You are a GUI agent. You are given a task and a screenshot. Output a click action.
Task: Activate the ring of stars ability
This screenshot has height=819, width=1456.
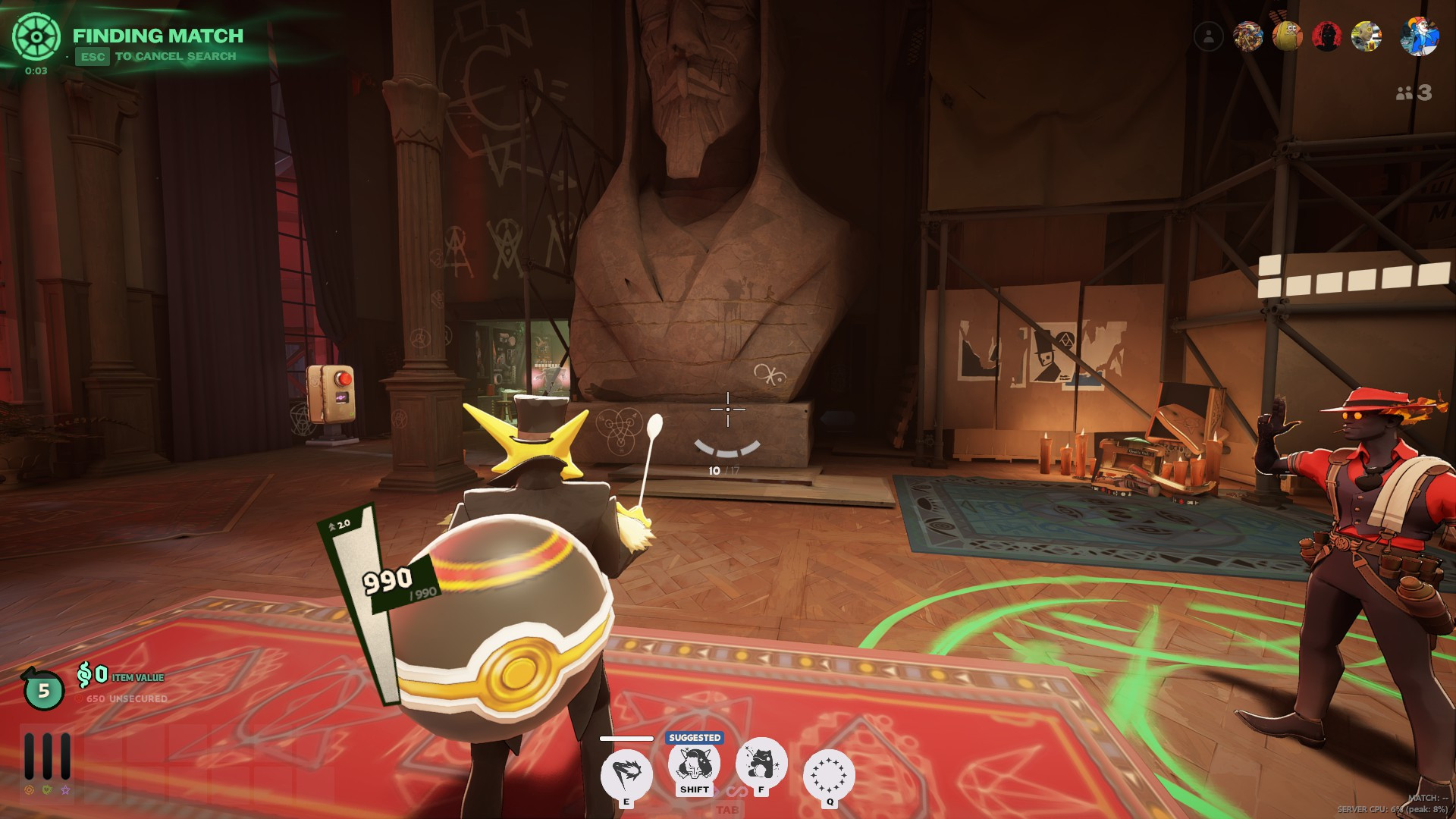point(829,775)
